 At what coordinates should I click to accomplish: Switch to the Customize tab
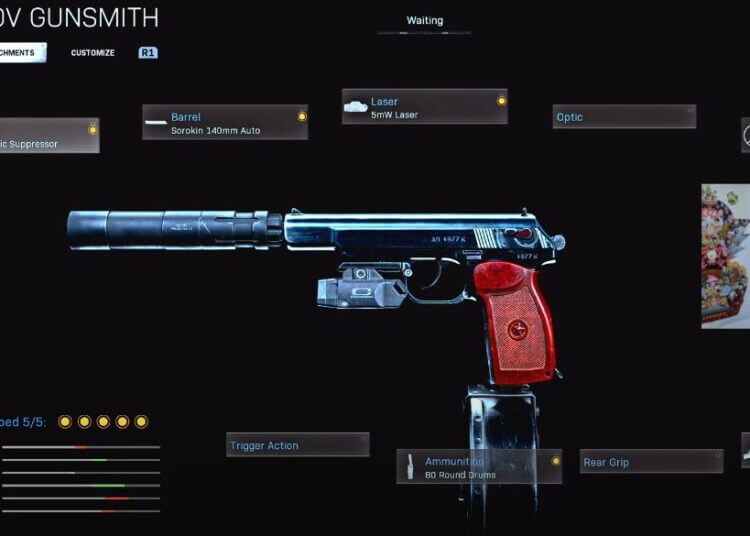92,53
